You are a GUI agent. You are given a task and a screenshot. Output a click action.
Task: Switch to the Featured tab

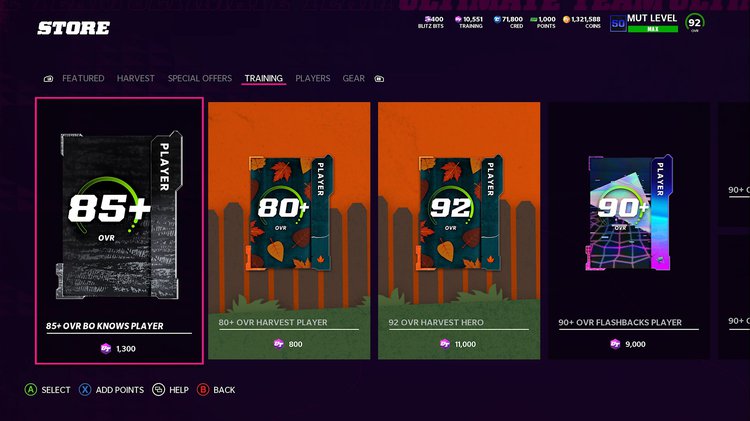pos(83,78)
